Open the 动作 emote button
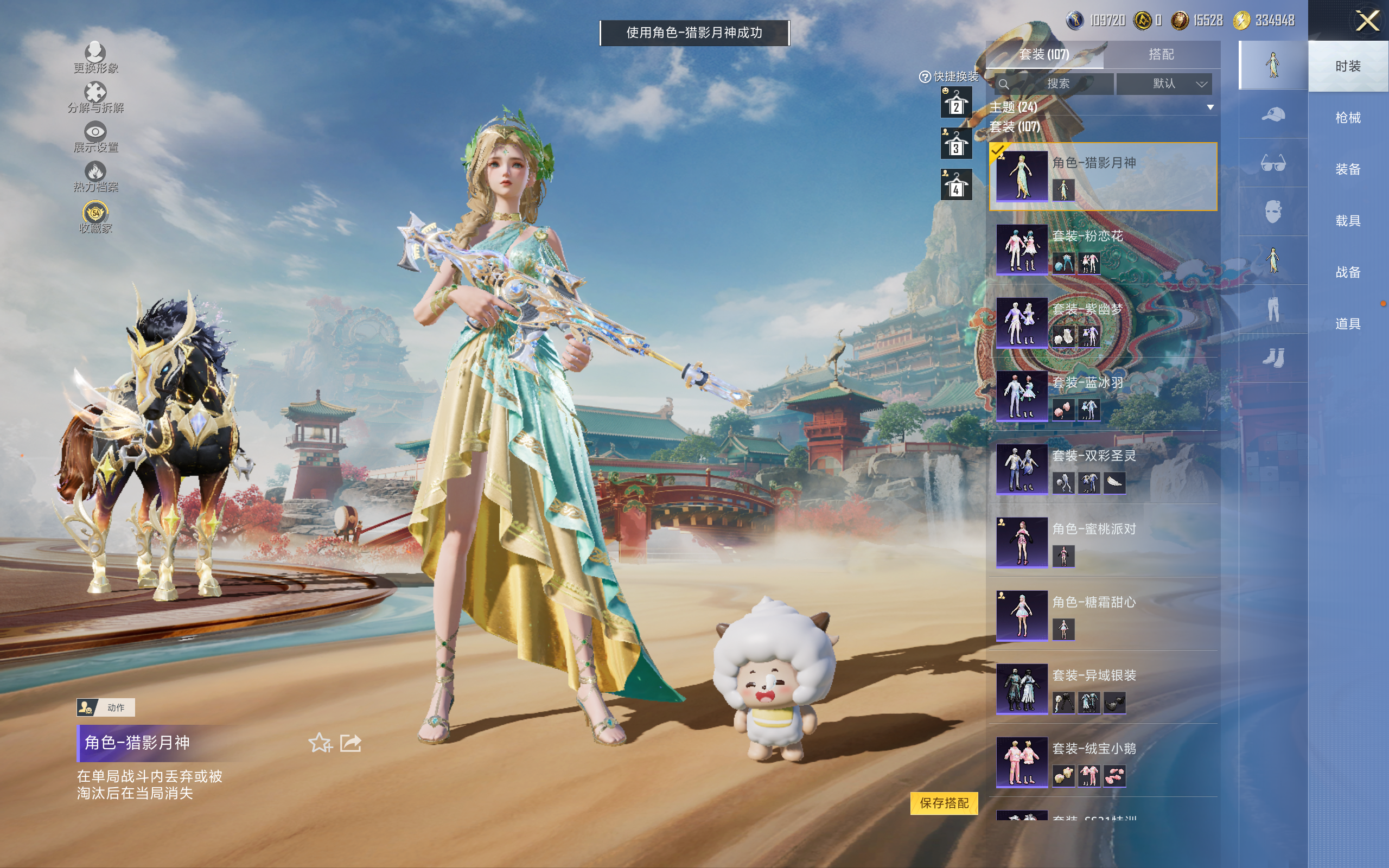 point(106,707)
